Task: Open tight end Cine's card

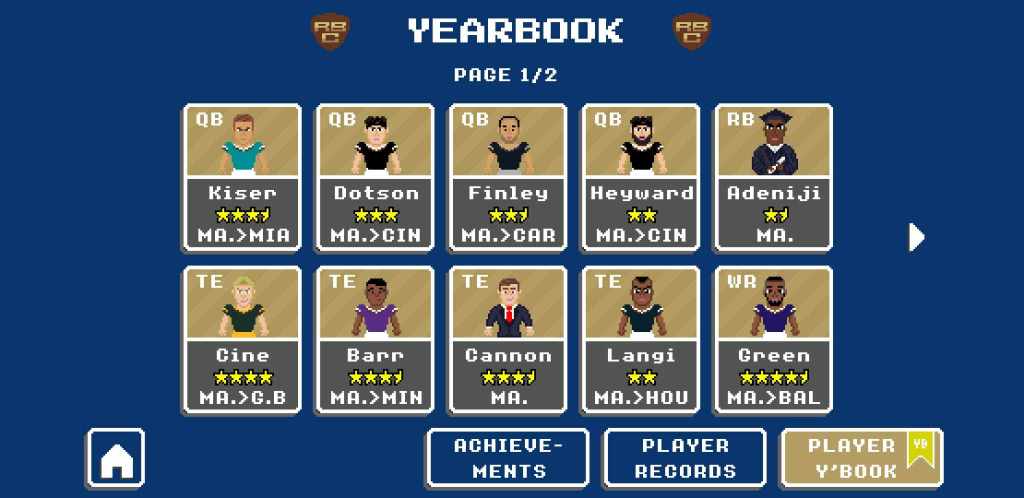Action: tap(242, 339)
